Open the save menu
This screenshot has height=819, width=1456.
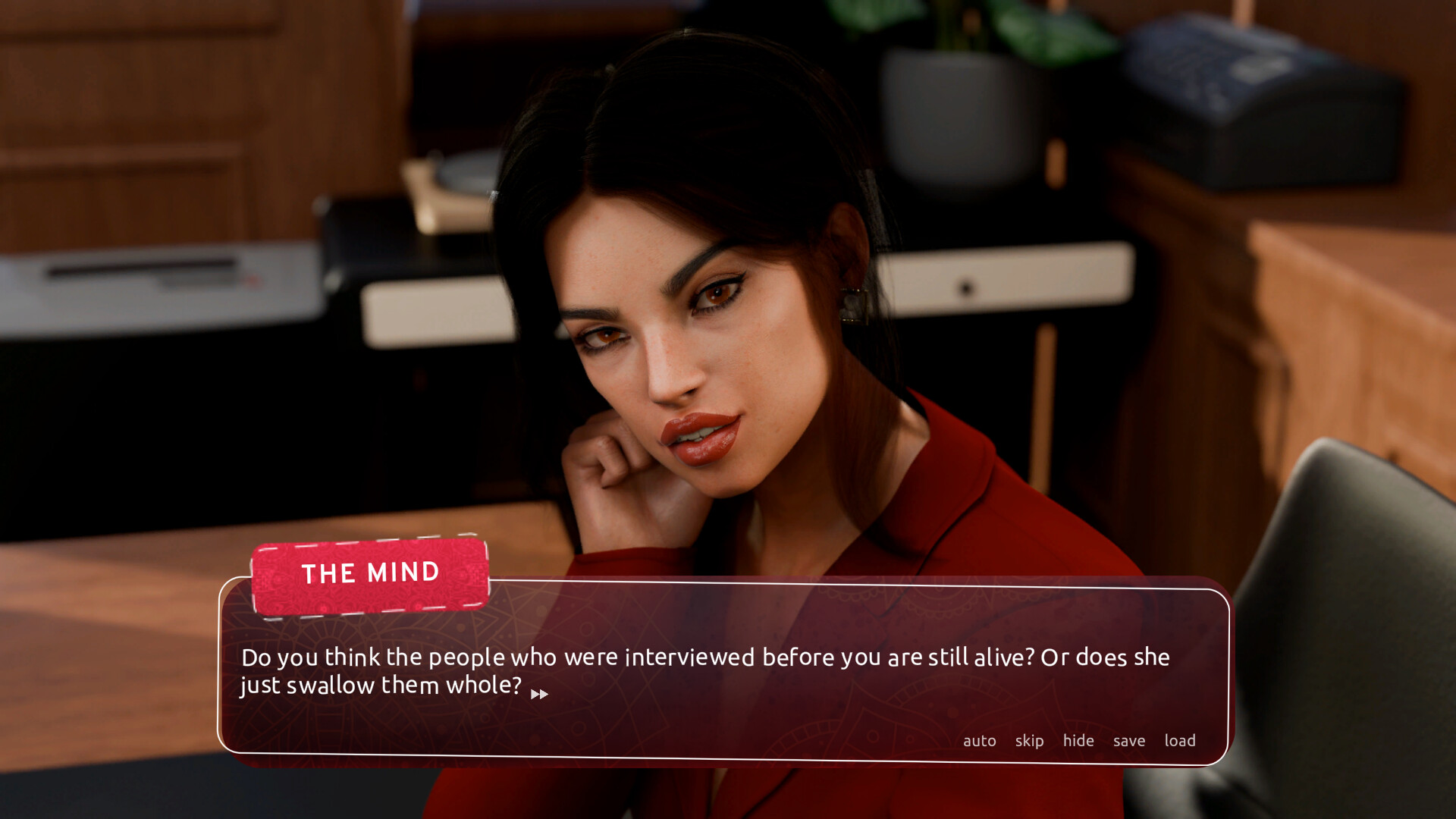pos(1128,741)
